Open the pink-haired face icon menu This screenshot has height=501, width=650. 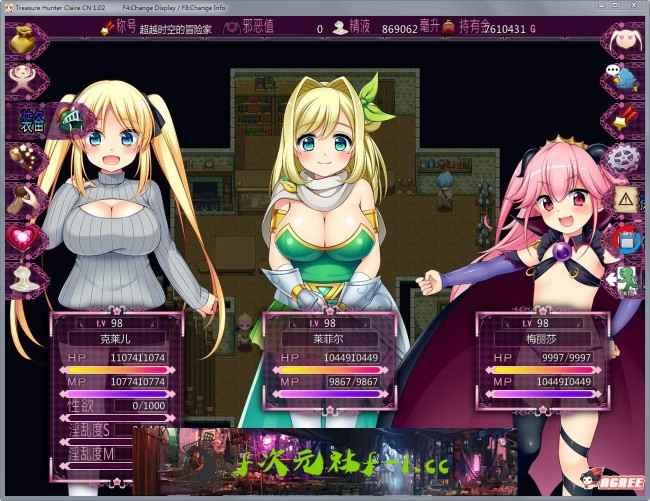(626, 39)
